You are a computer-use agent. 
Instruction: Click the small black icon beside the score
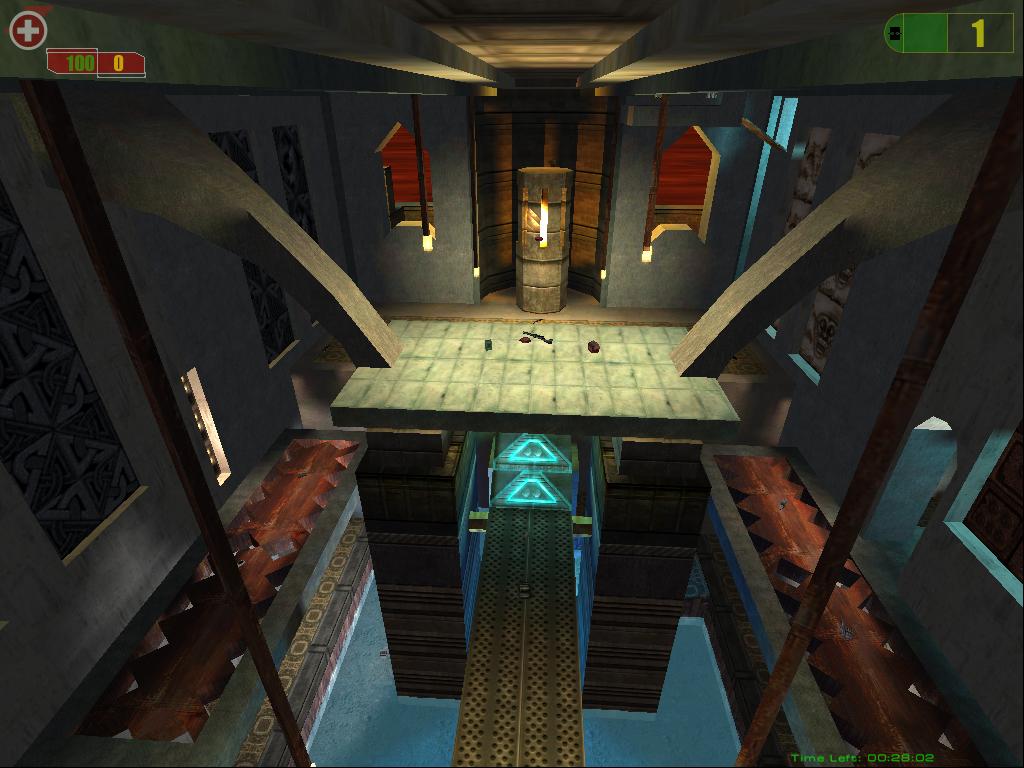[895, 34]
